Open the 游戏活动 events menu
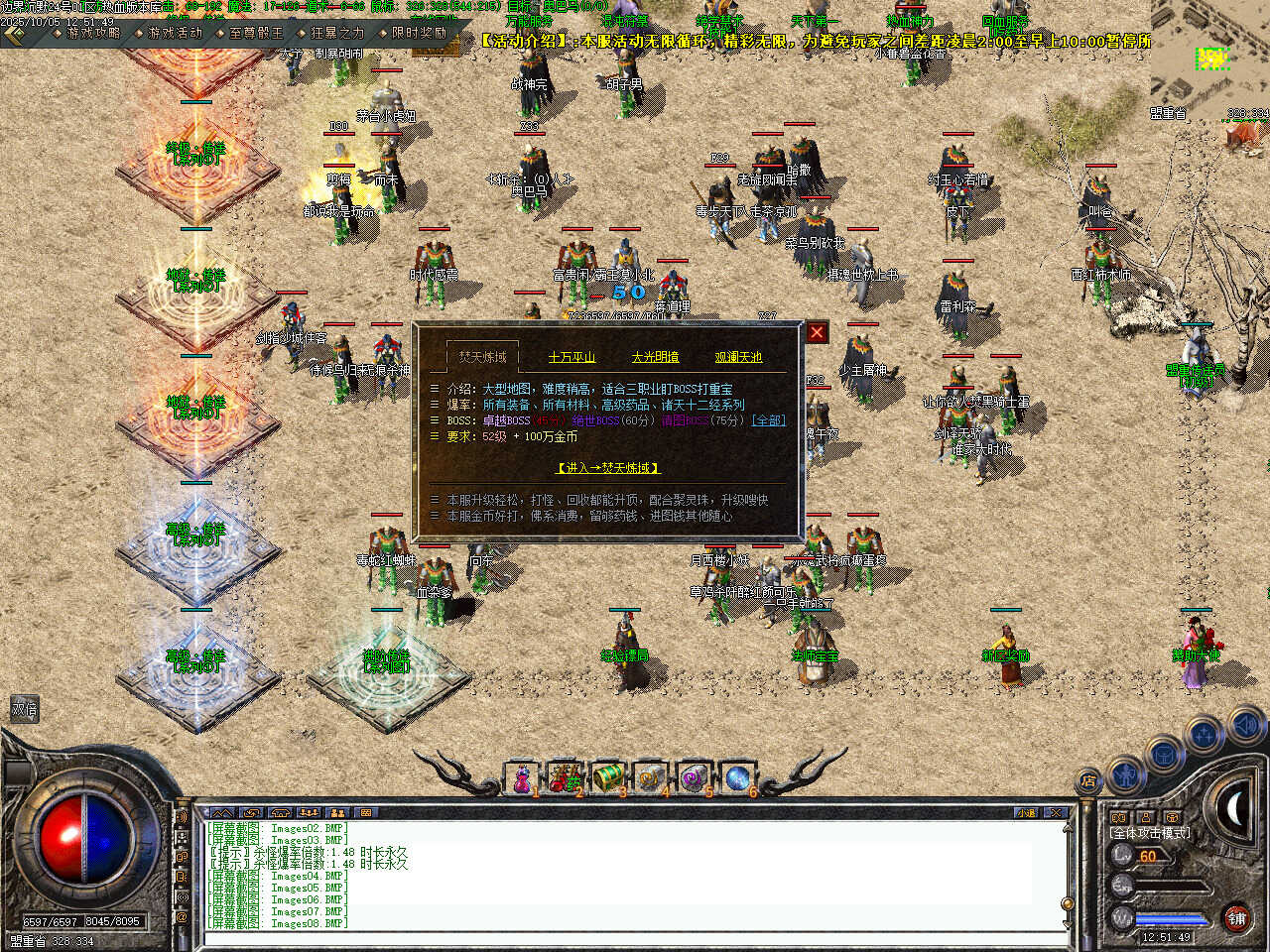 175,33
